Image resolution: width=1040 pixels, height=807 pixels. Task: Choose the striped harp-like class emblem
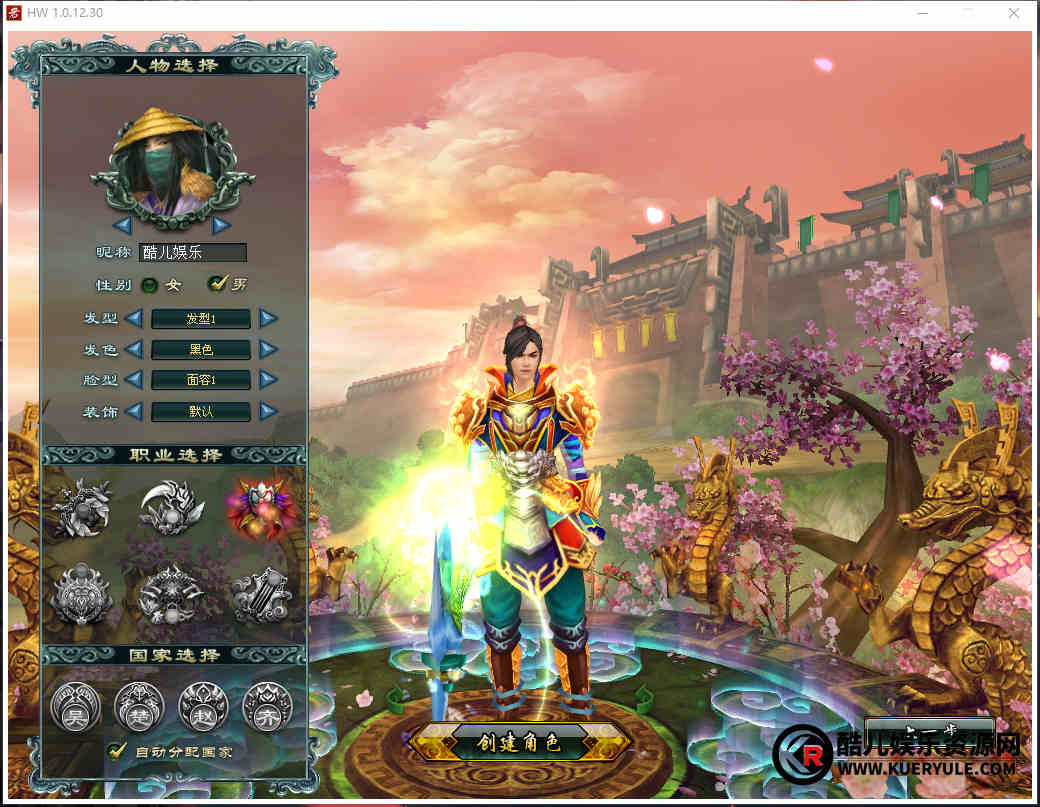(261, 595)
